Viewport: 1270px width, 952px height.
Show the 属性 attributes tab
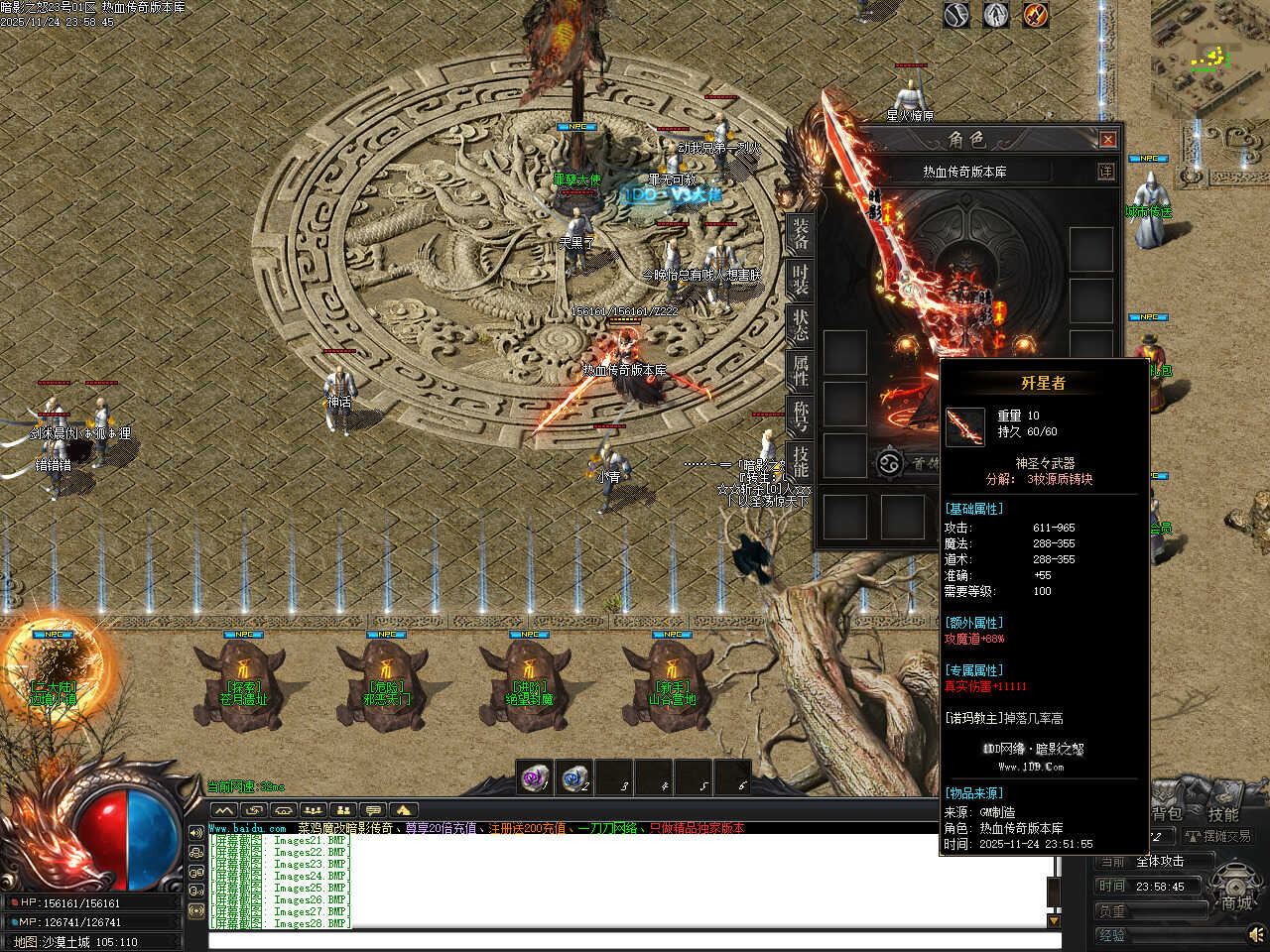click(800, 370)
